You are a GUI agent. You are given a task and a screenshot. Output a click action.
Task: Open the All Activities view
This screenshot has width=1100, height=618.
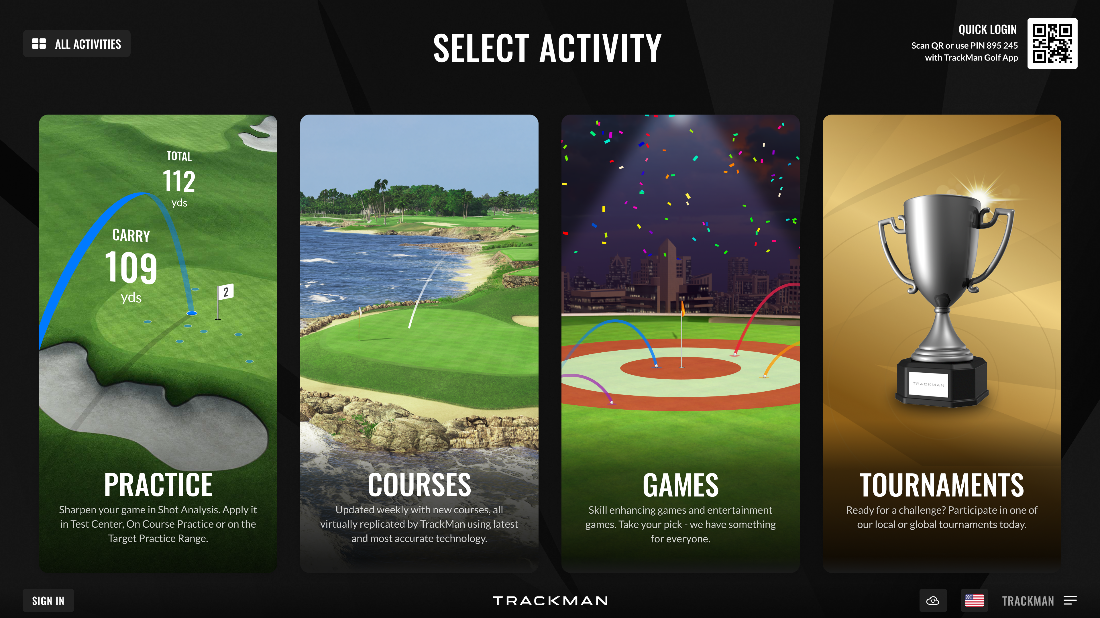click(77, 44)
